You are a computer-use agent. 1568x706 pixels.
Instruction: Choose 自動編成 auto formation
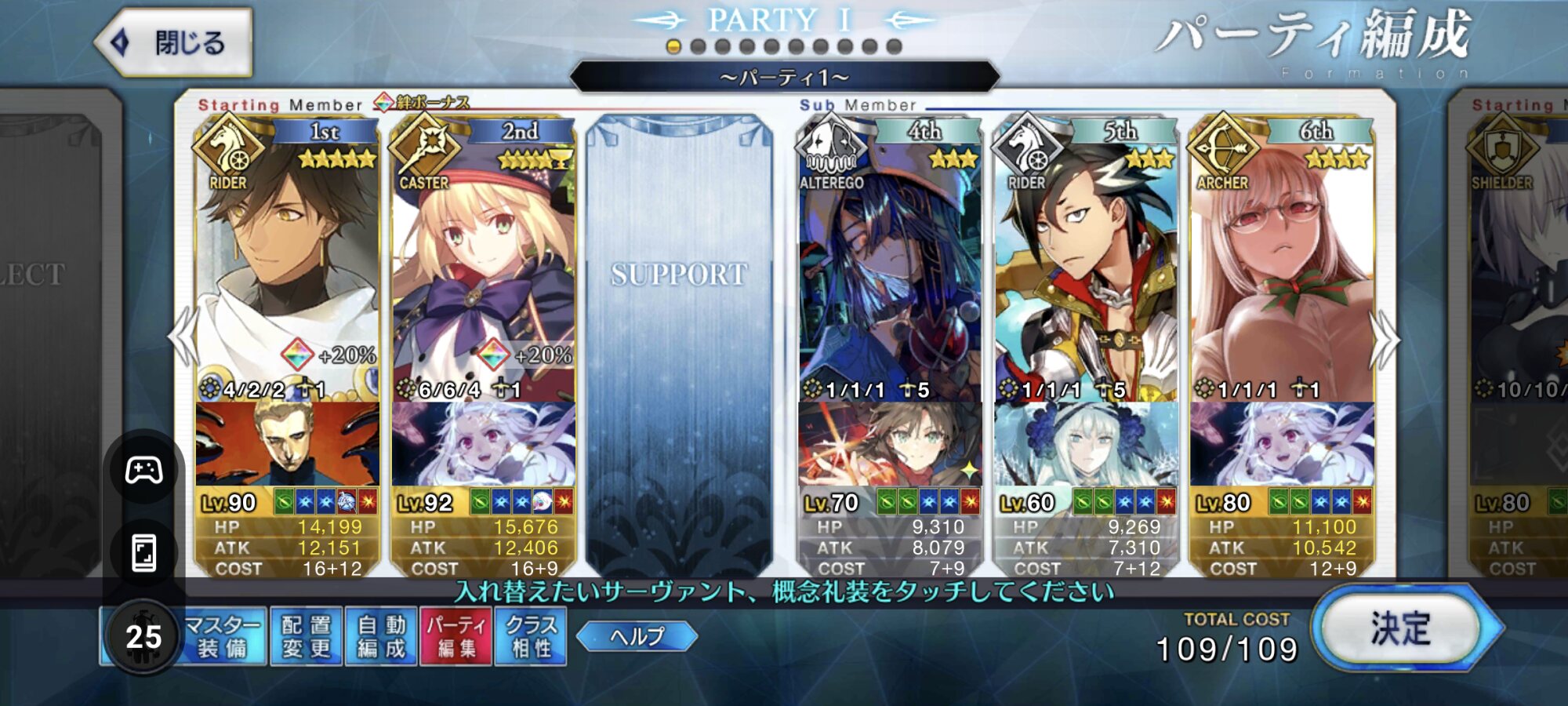point(382,636)
